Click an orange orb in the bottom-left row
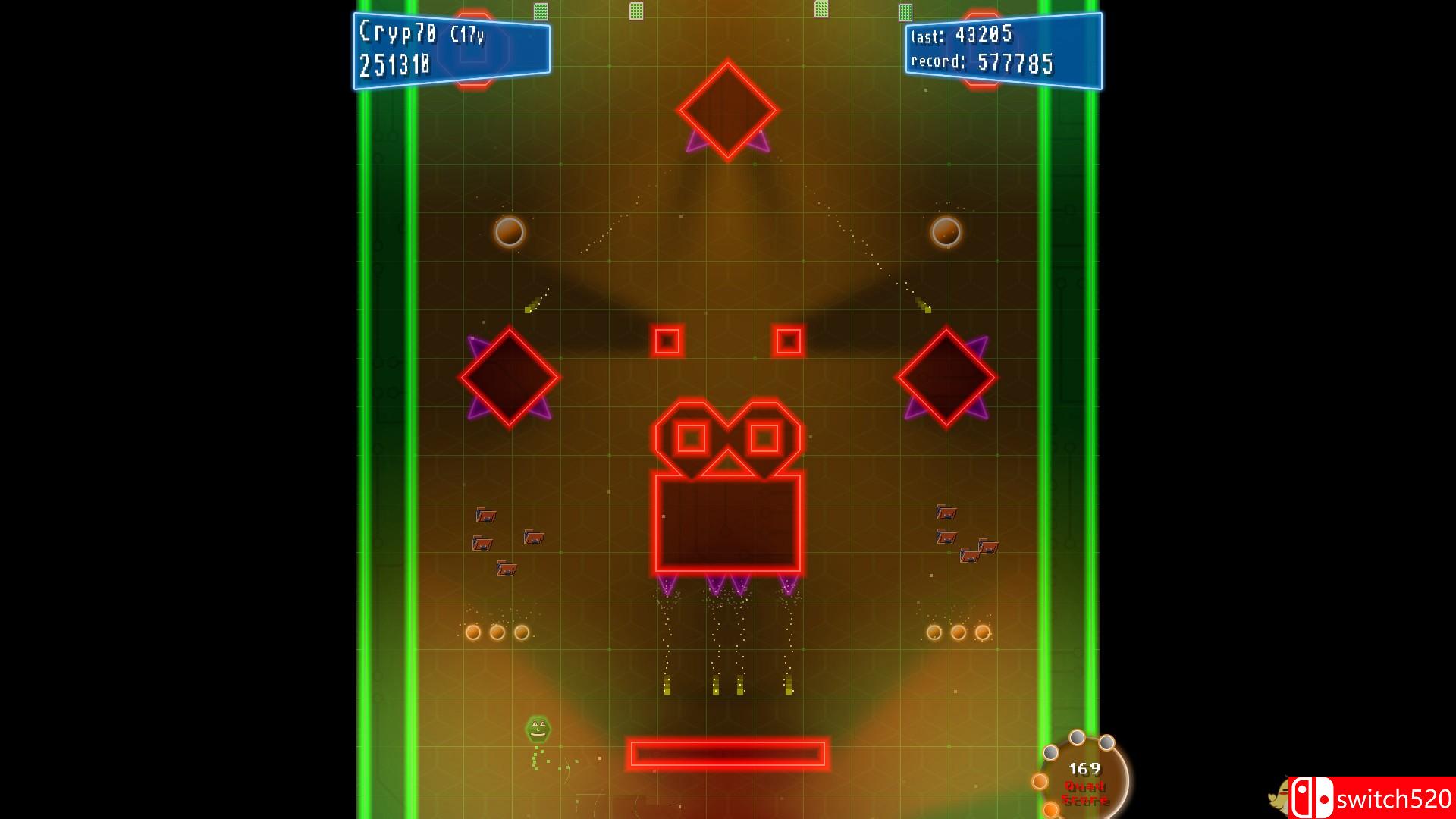 (474, 630)
